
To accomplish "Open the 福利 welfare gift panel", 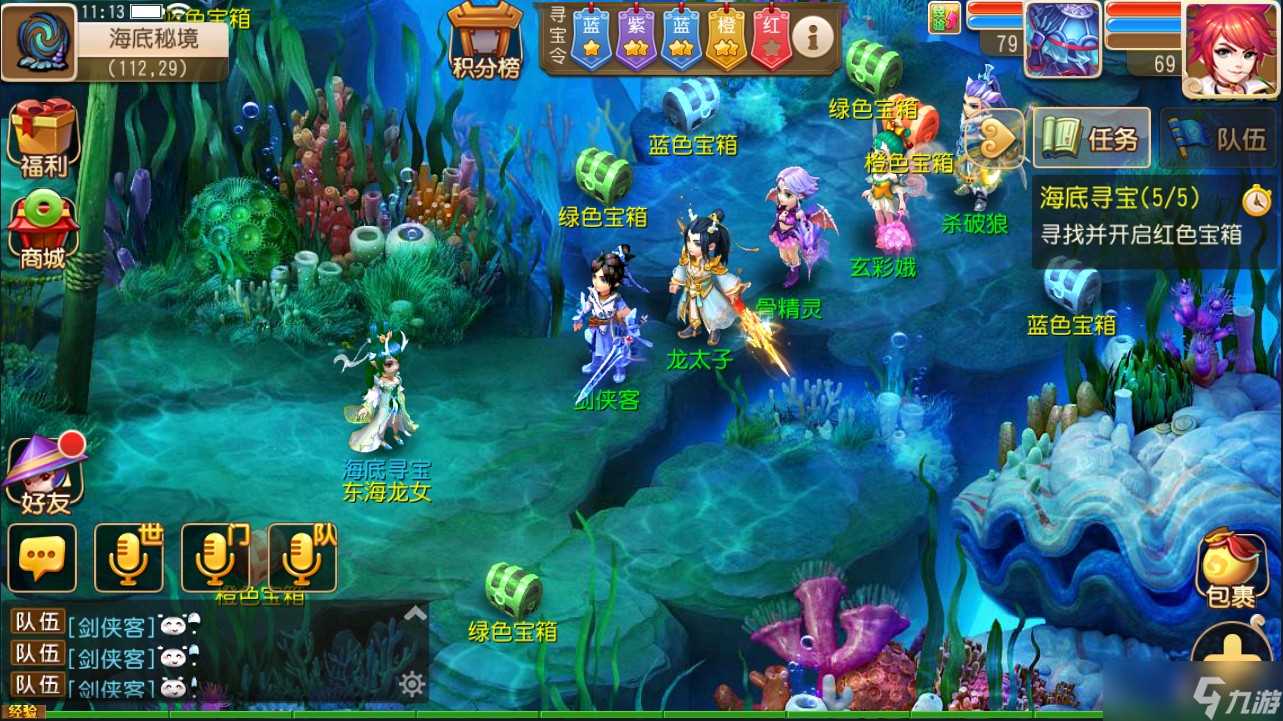I will coord(42,135).
